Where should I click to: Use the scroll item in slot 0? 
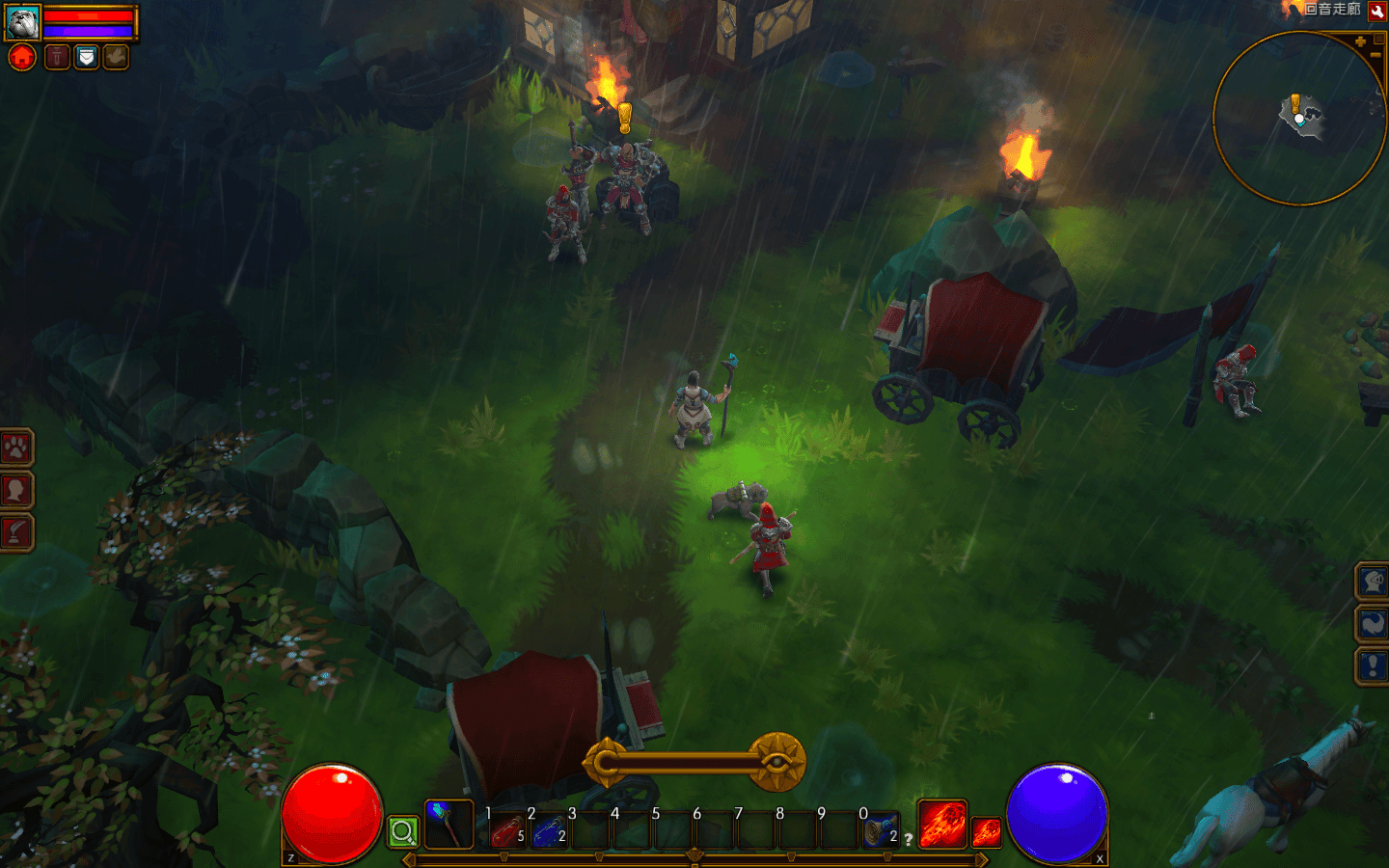coord(879,831)
